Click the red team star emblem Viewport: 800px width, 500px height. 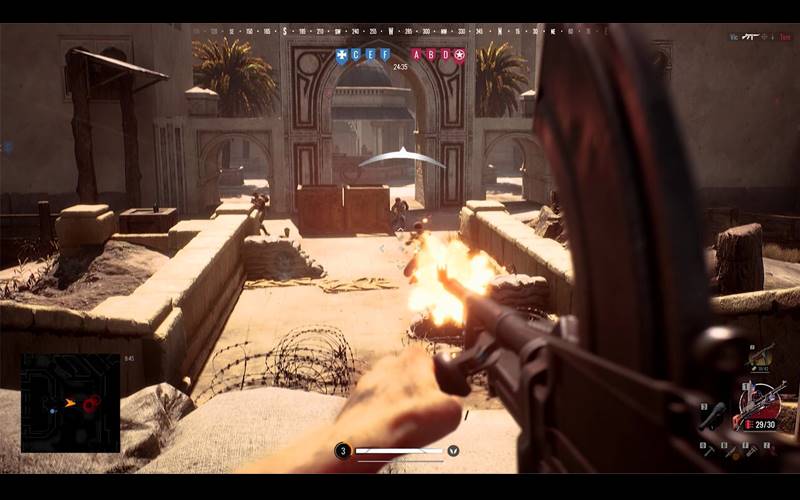pyautogui.click(x=460, y=55)
